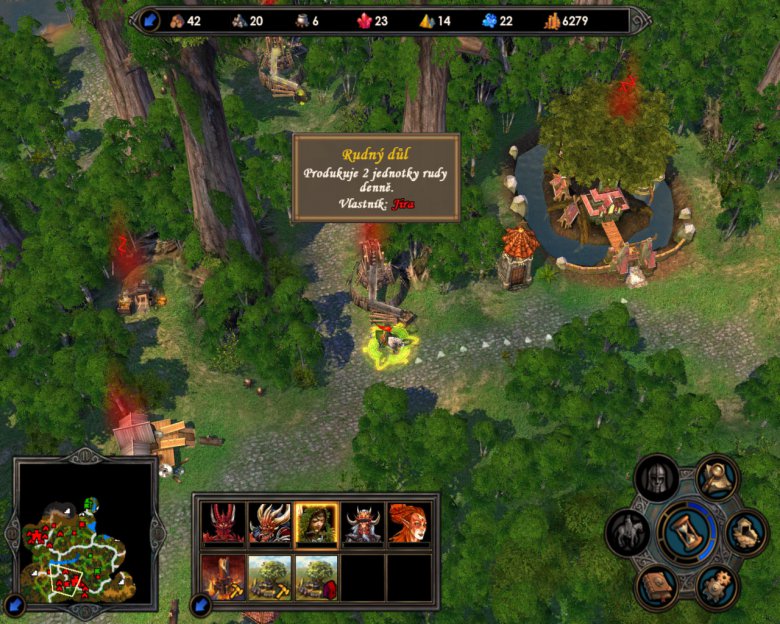Open the tree town with hammer icon
Image resolution: width=780 pixels, height=624 pixels.
269,578
